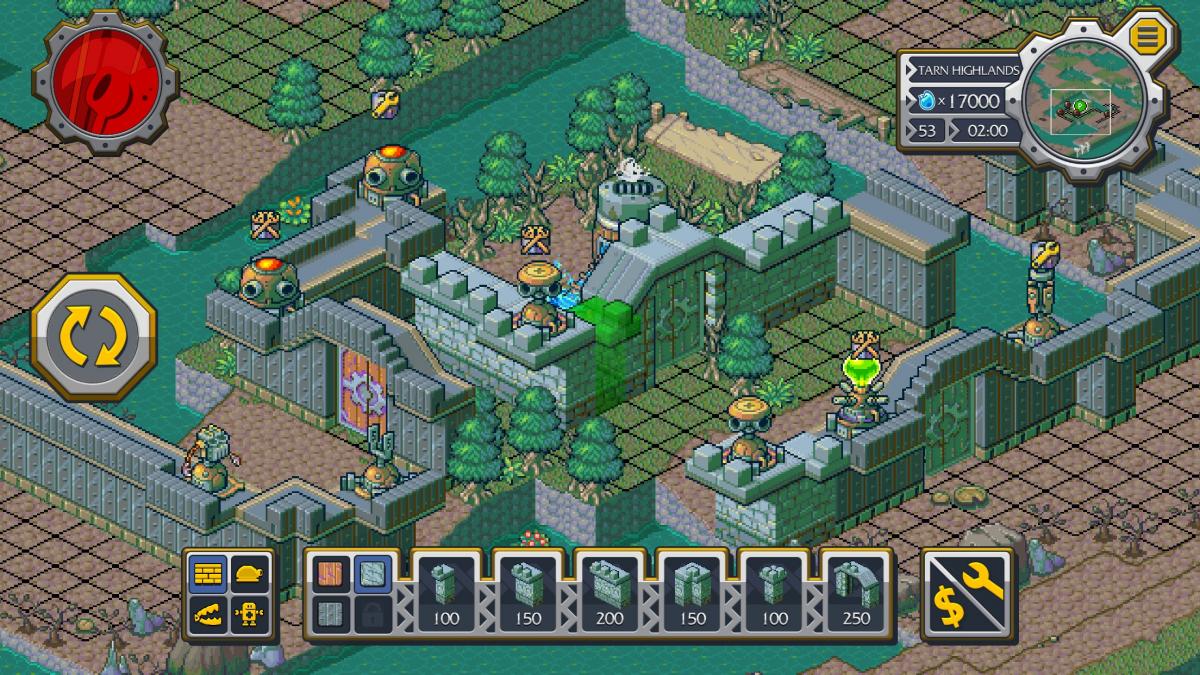1200x675 pixels.
Task: Rotate the piece with the yellow arrows button
Action: point(94,337)
